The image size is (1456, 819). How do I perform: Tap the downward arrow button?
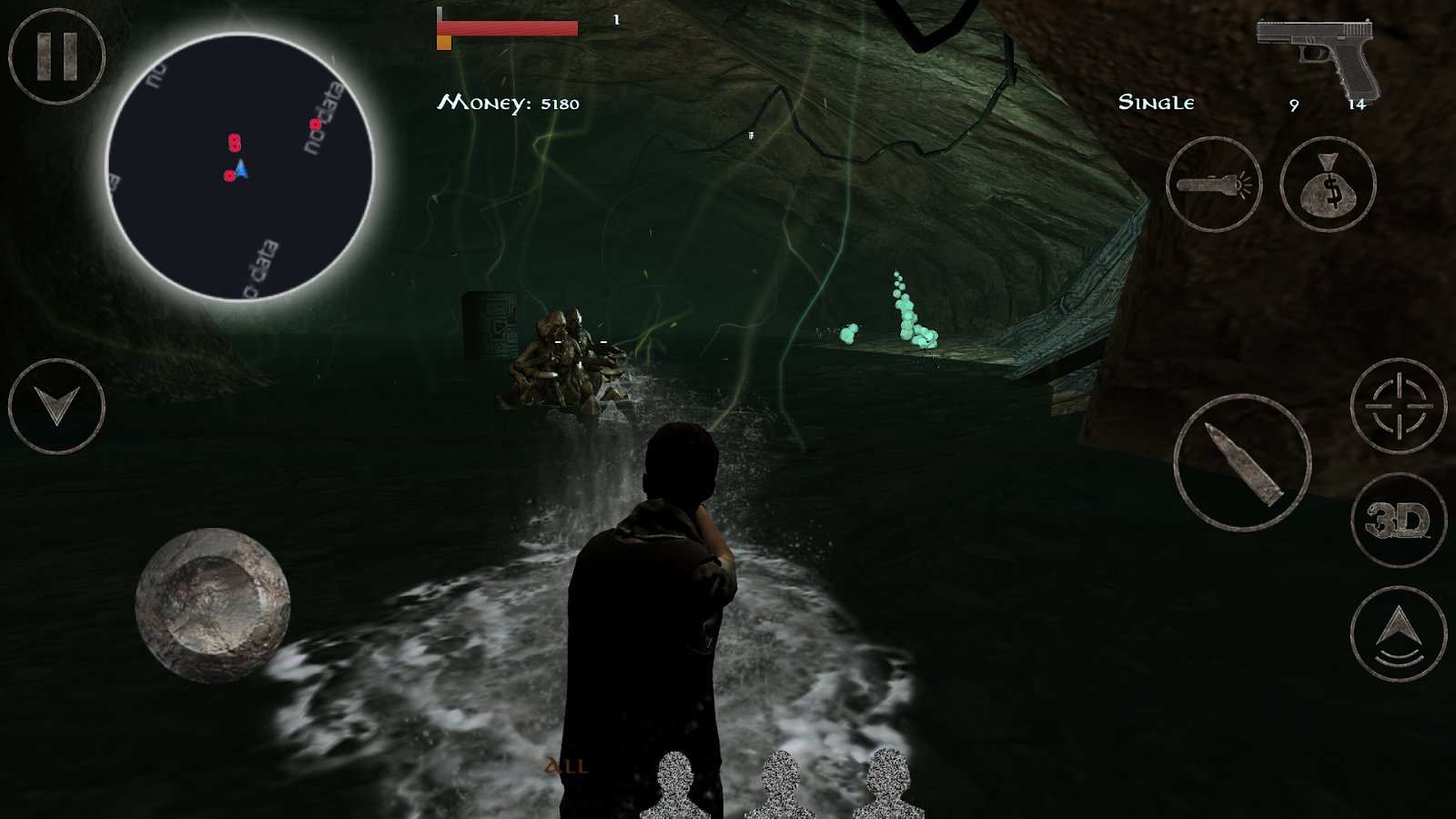pyautogui.click(x=56, y=406)
